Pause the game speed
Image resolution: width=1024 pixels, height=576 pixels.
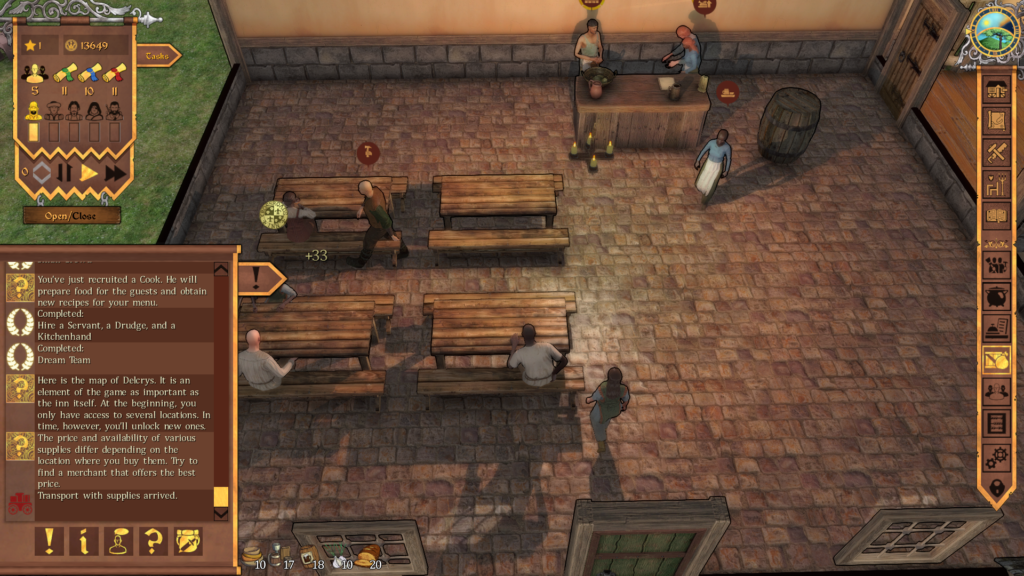pyautogui.click(x=65, y=173)
